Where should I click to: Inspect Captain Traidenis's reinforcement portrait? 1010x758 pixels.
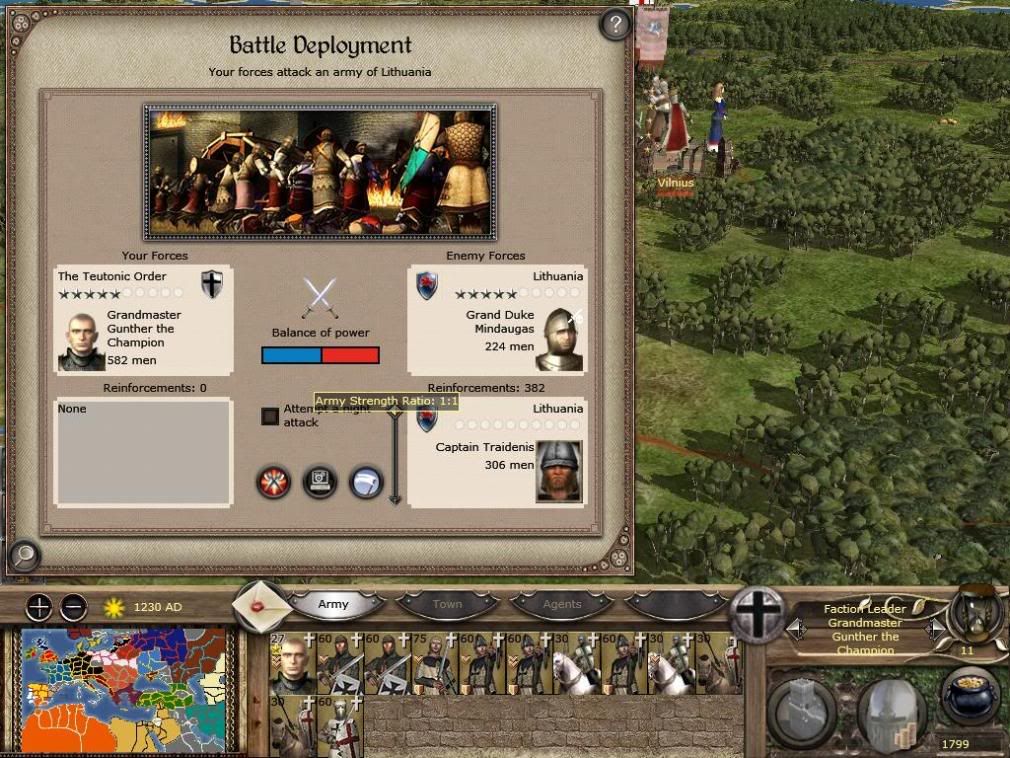point(559,470)
